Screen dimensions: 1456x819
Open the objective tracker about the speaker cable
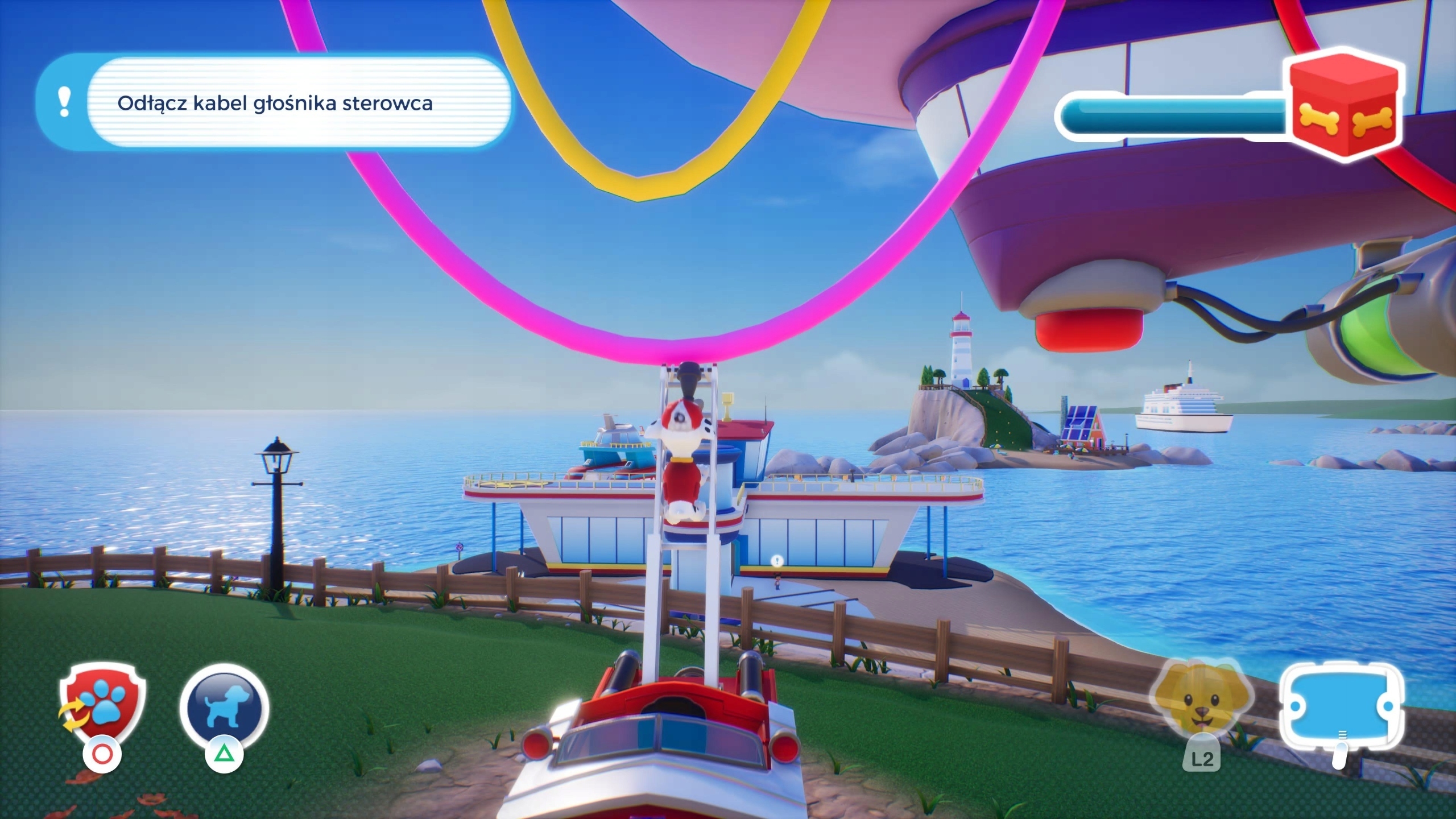[x=275, y=103]
